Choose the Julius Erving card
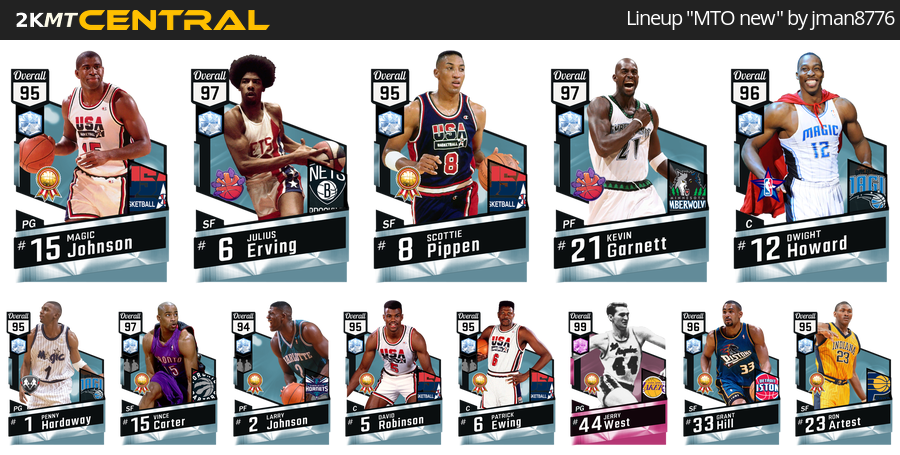The height and width of the screenshot is (455, 900). point(270,165)
